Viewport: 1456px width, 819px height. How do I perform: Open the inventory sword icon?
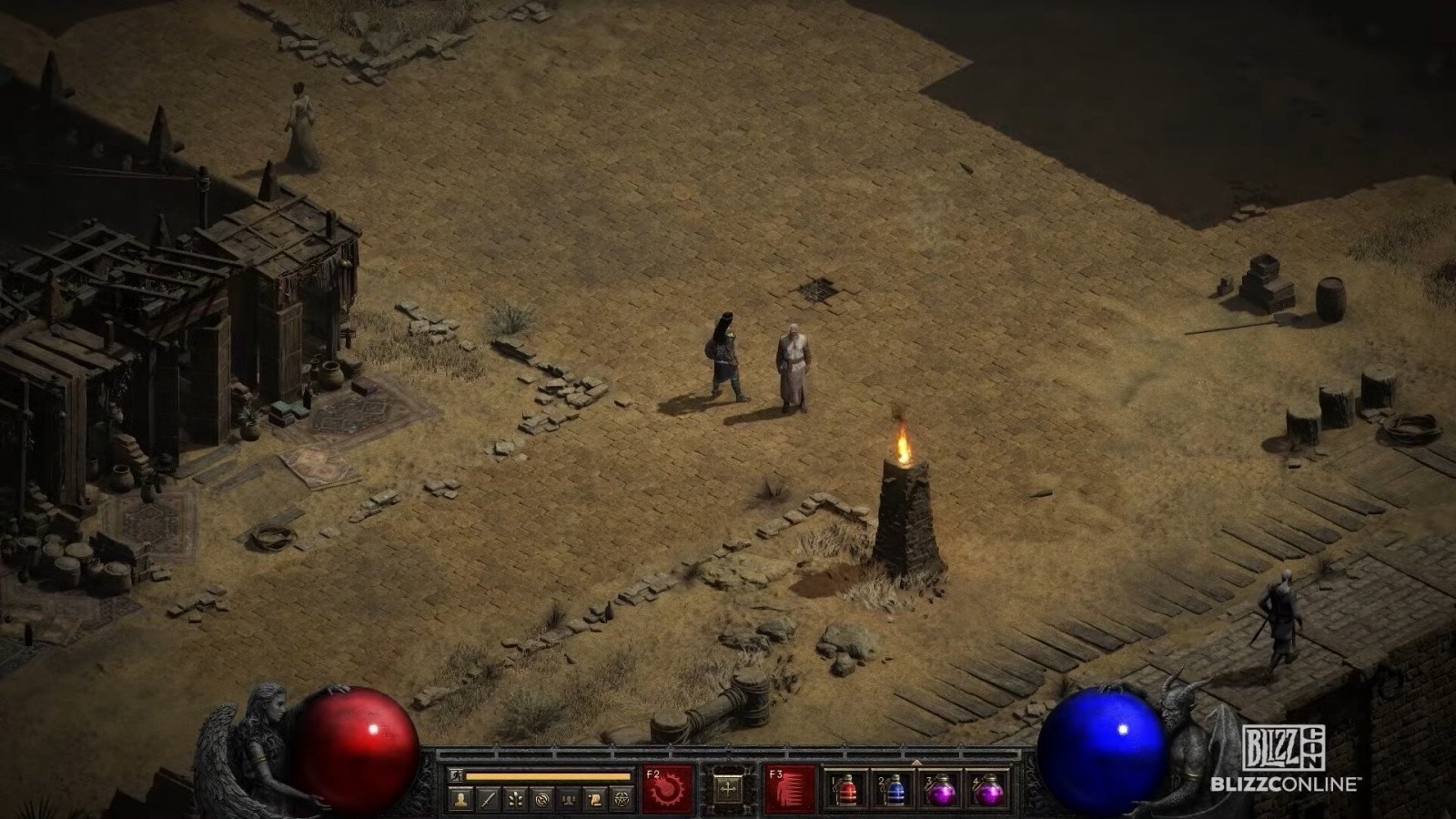[x=489, y=799]
